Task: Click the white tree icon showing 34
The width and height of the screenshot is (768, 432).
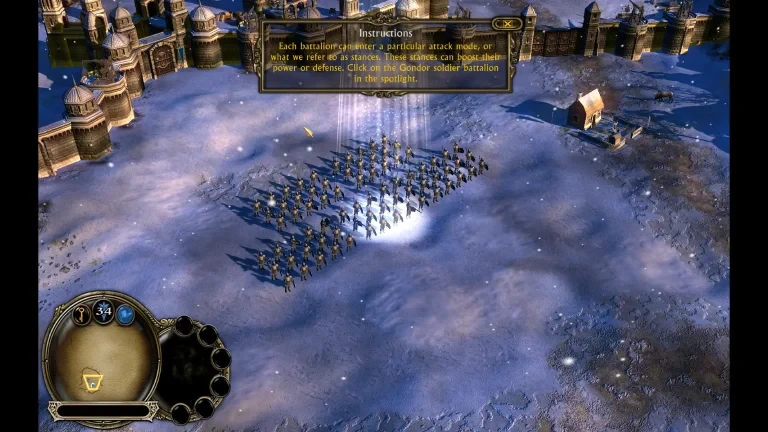Action: coord(102,311)
